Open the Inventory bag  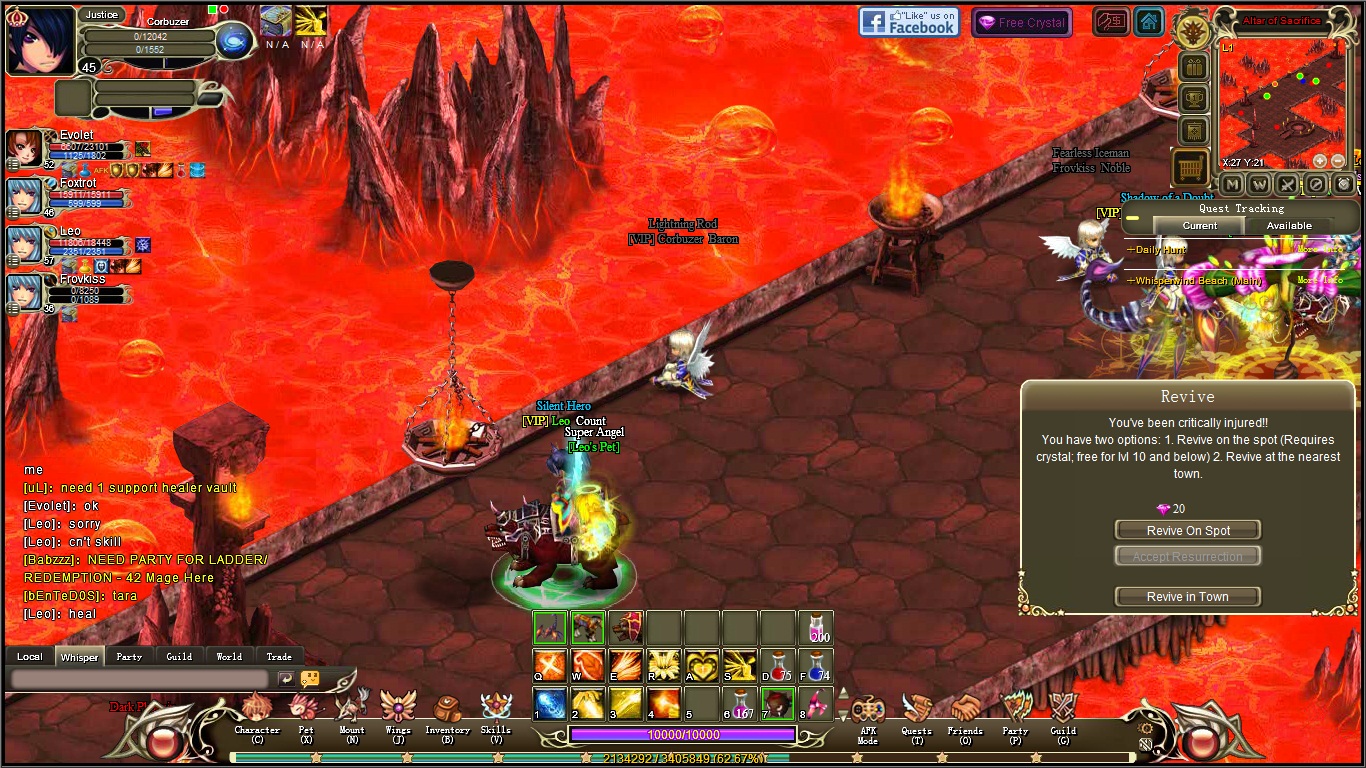[x=447, y=712]
